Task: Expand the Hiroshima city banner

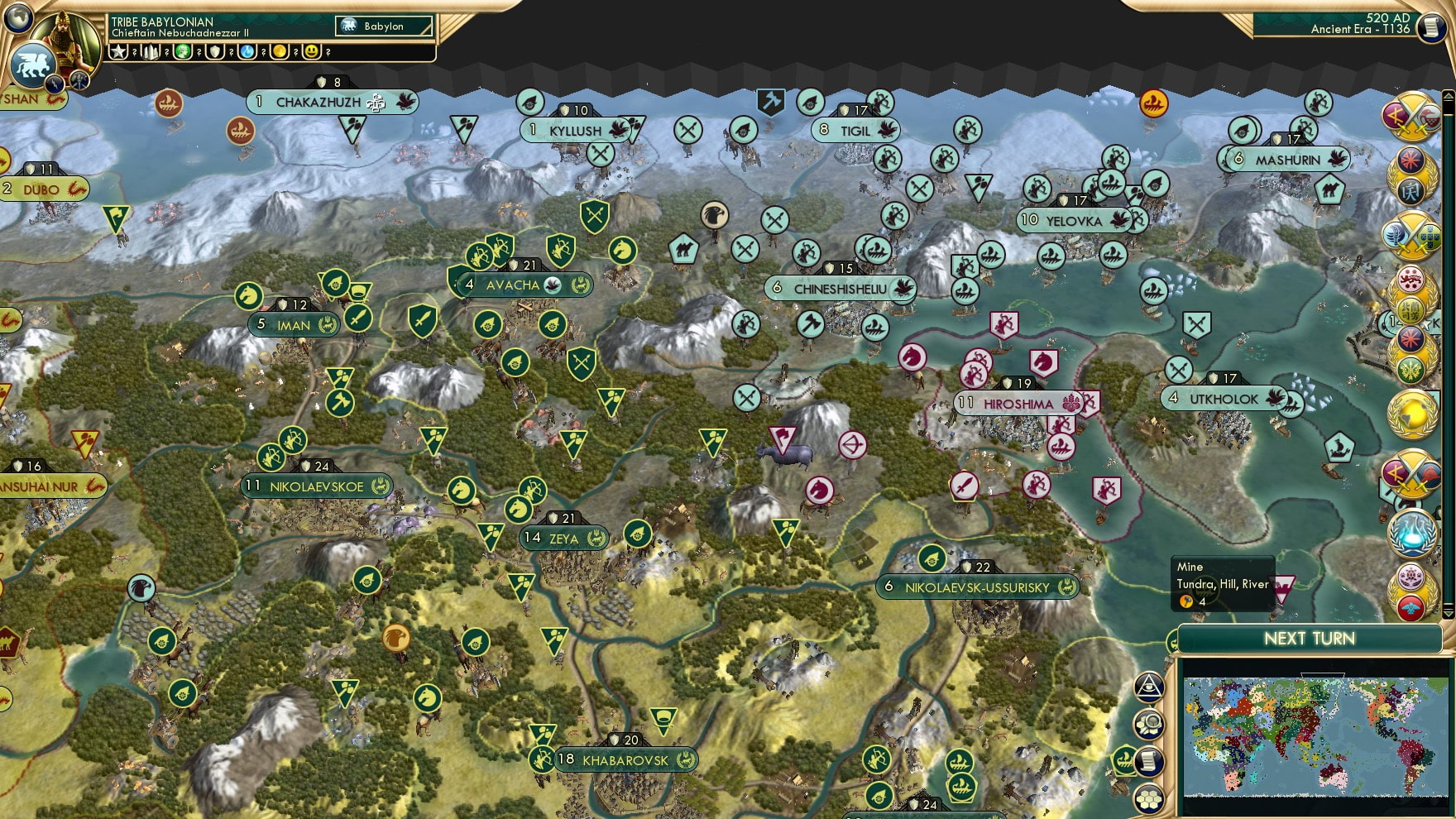Action: click(x=1018, y=403)
